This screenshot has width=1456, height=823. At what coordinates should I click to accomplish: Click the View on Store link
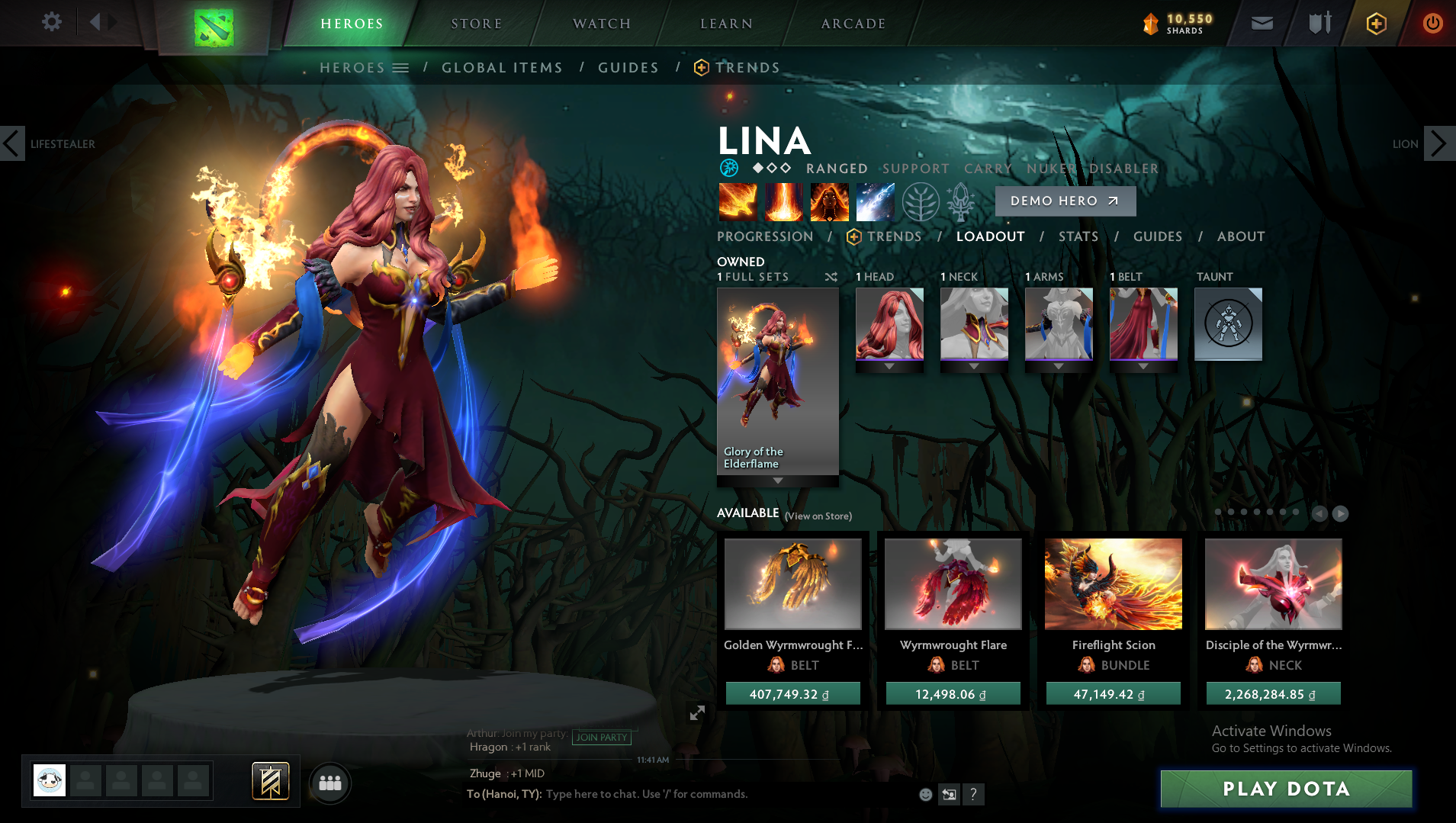817,516
